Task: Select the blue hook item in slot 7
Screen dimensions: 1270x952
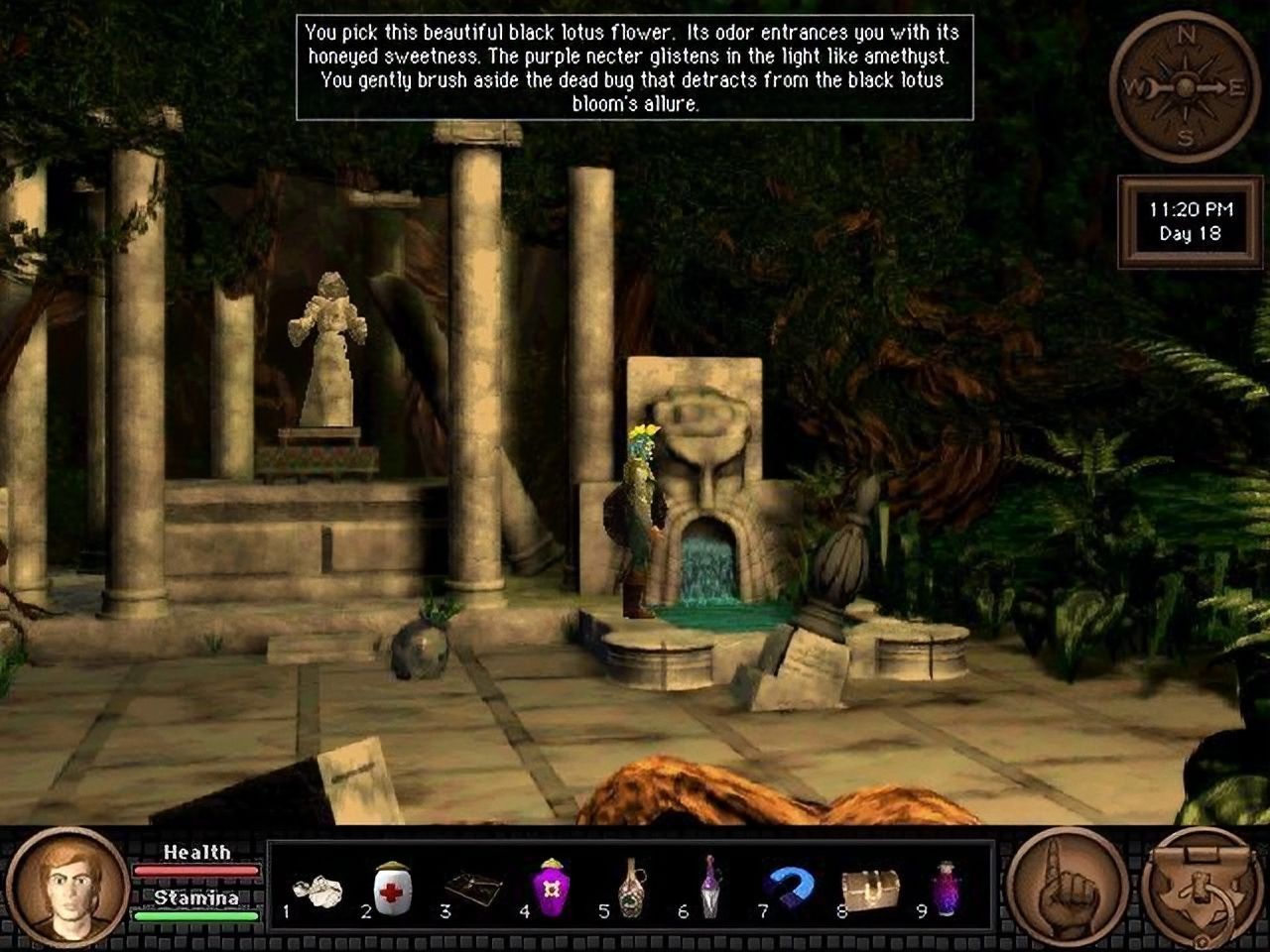Action: tap(787, 886)
